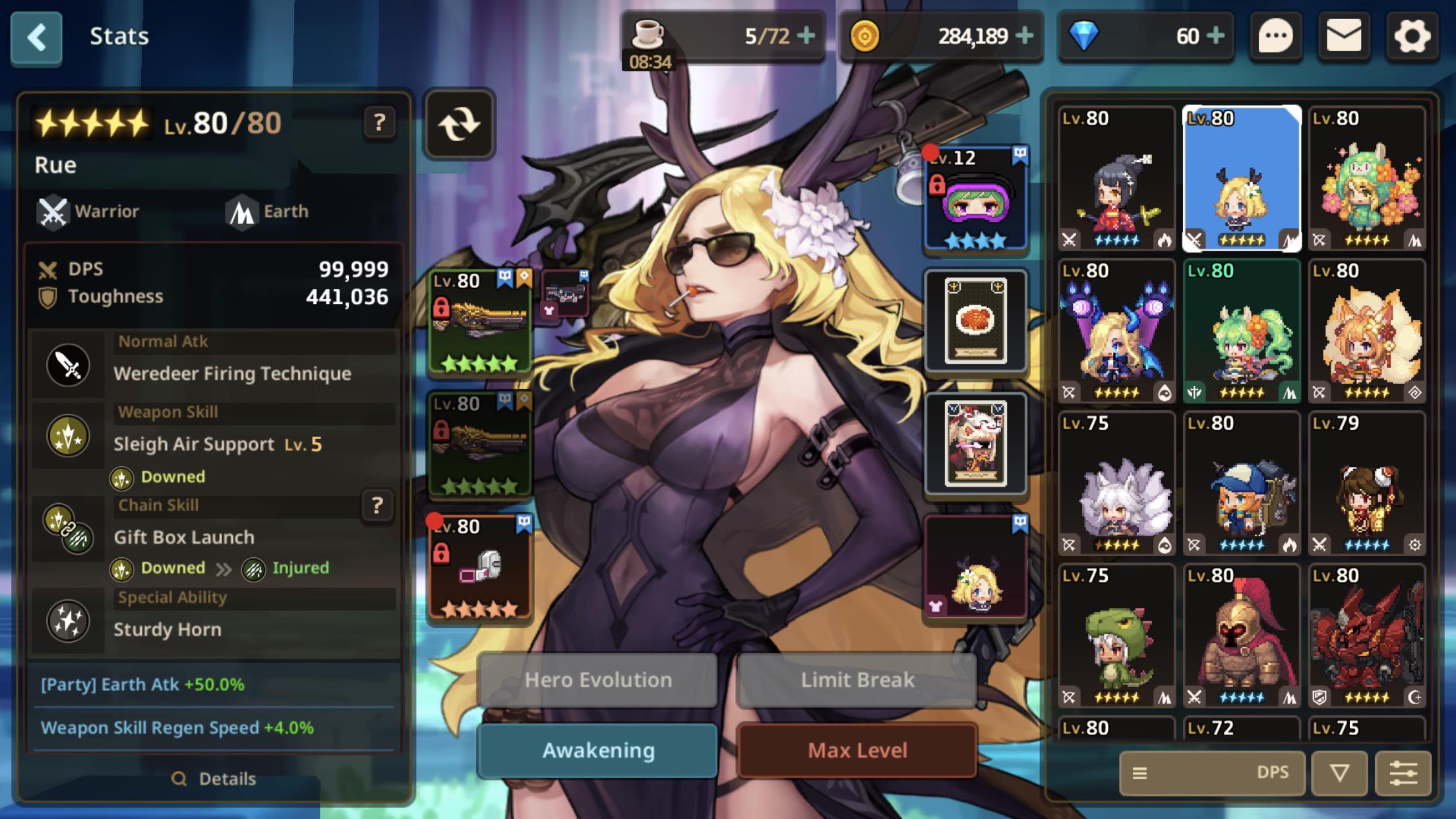Viewport: 1456px width, 819px height.
Task: Go back using the arrow button
Action: pos(36,38)
